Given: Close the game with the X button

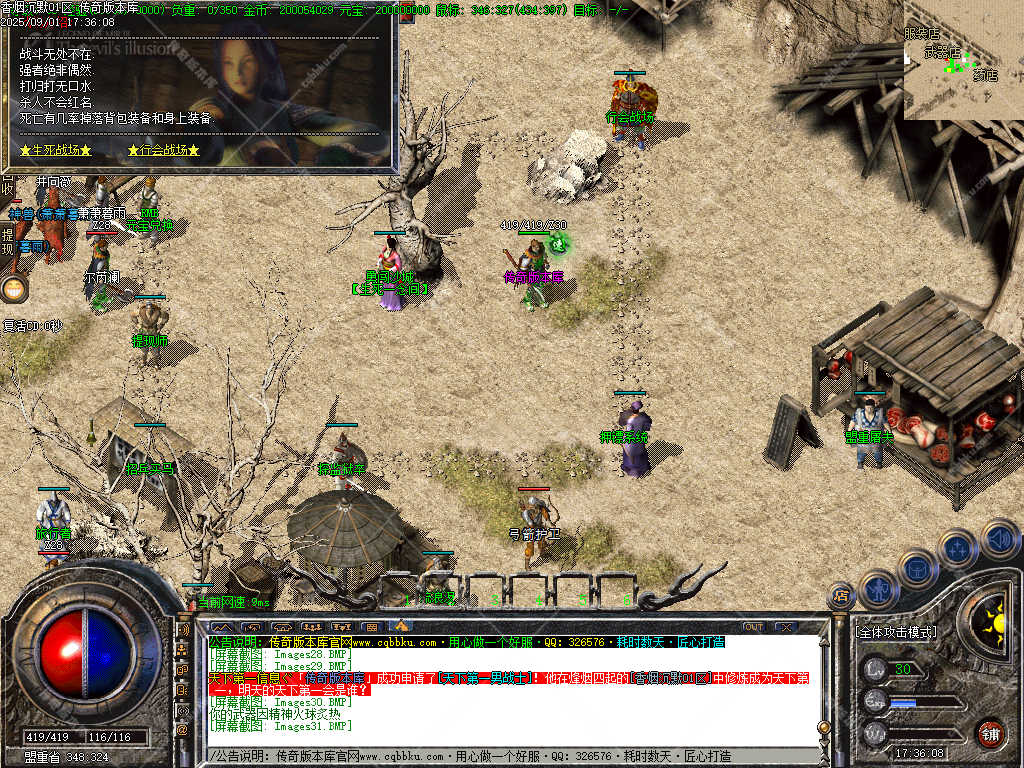Looking at the screenshot, I should point(786,627).
